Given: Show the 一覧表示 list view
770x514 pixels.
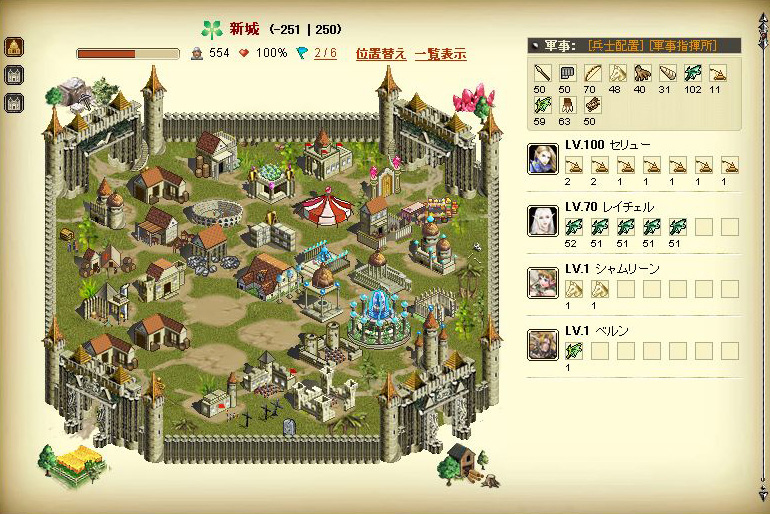Looking at the screenshot, I should pyautogui.click(x=440, y=54).
